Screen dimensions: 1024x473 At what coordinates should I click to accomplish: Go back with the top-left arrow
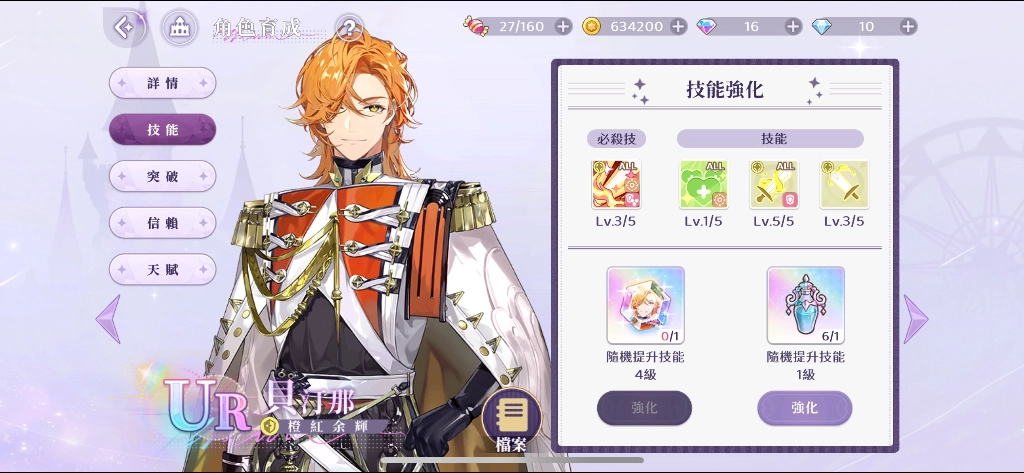pyautogui.click(x=125, y=27)
